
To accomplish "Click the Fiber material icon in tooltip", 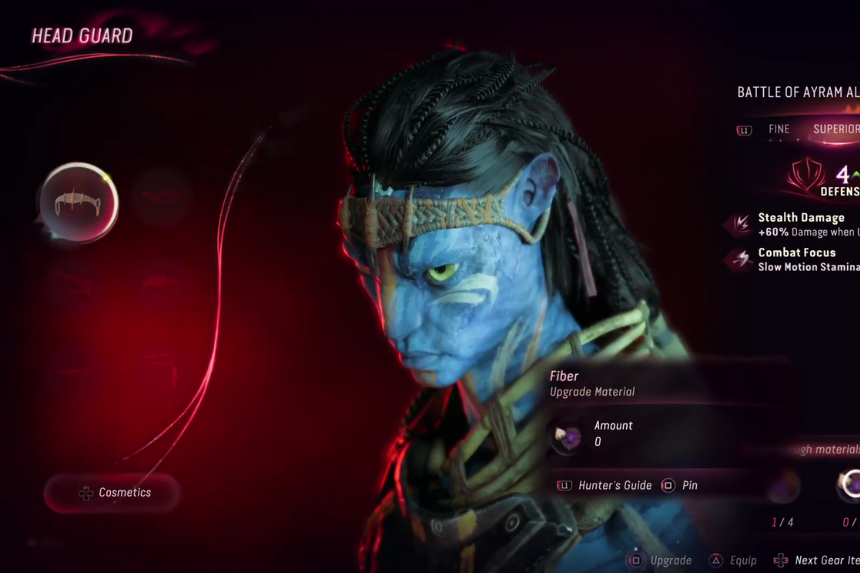I will (x=569, y=434).
